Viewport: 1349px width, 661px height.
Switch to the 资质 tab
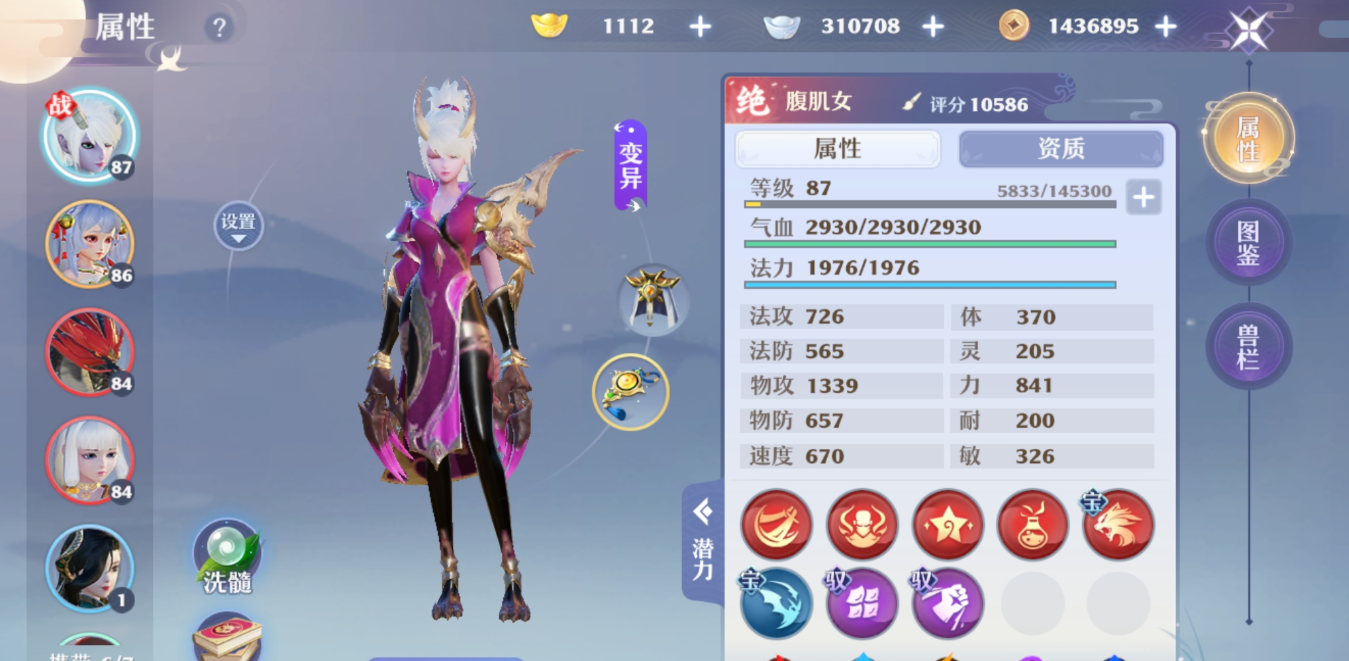pyautogui.click(x=1060, y=149)
